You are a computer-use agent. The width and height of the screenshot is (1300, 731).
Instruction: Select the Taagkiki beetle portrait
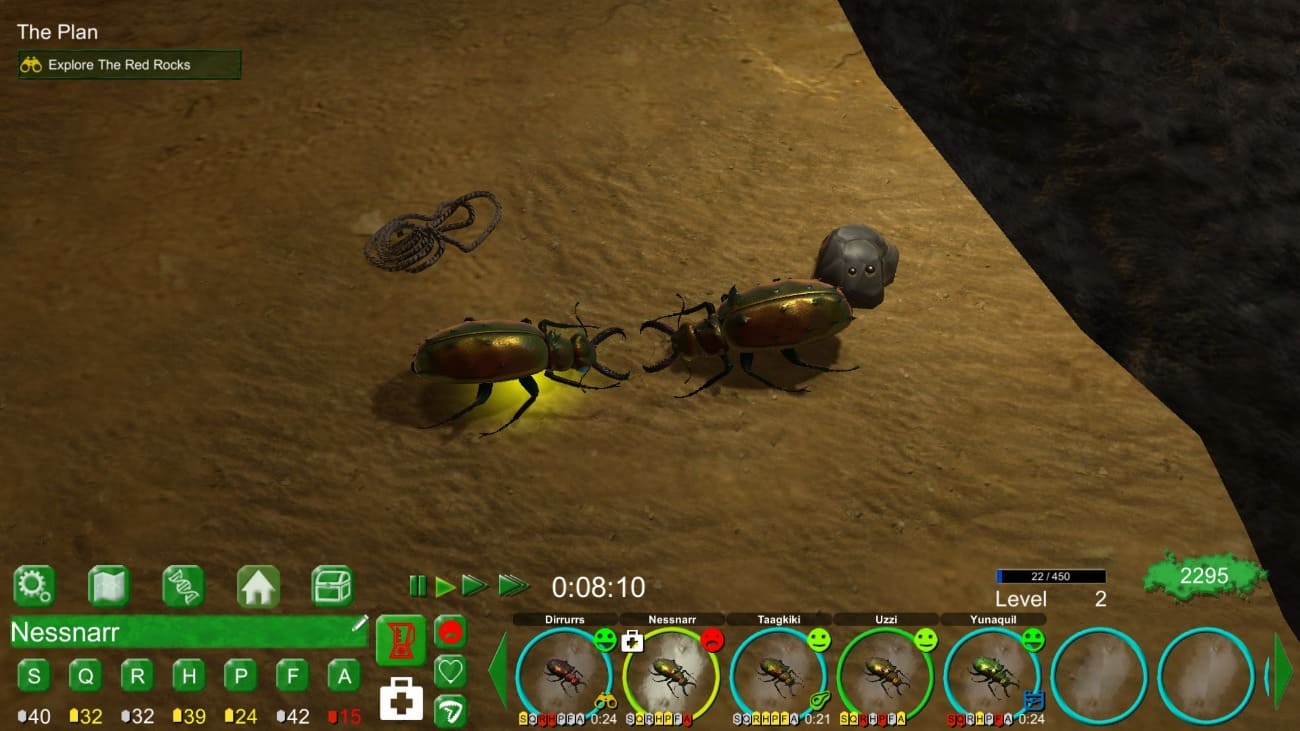pos(778,675)
